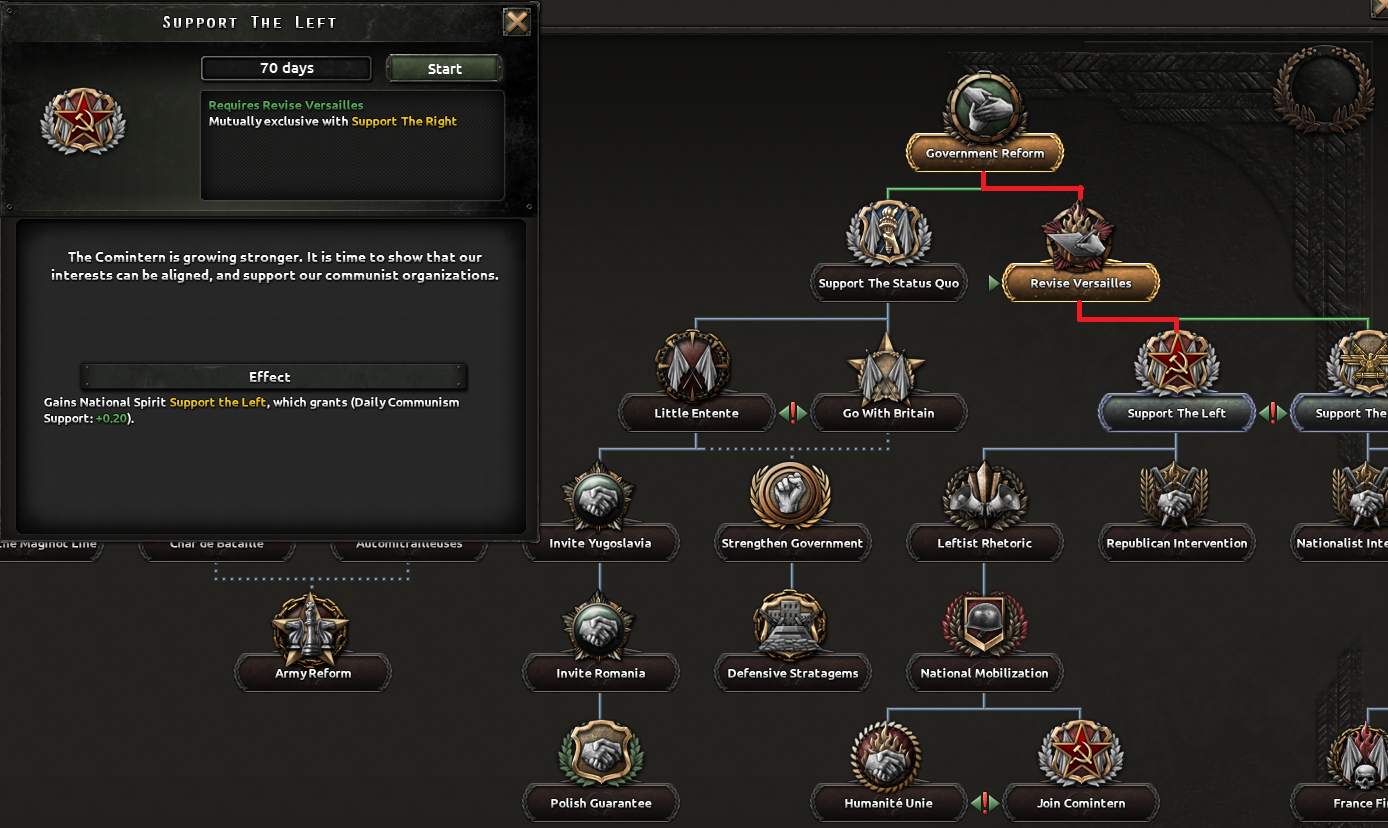Viewport: 1388px width, 828px height.
Task: Click the Support The Left tree node
Action: point(1177,413)
